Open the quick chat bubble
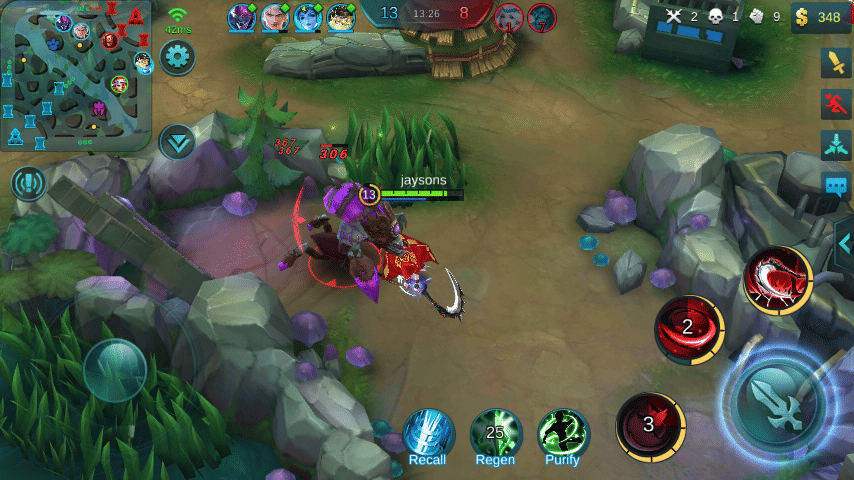The width and height of the screenshot is (854, 480). click(x=835, y=185)
